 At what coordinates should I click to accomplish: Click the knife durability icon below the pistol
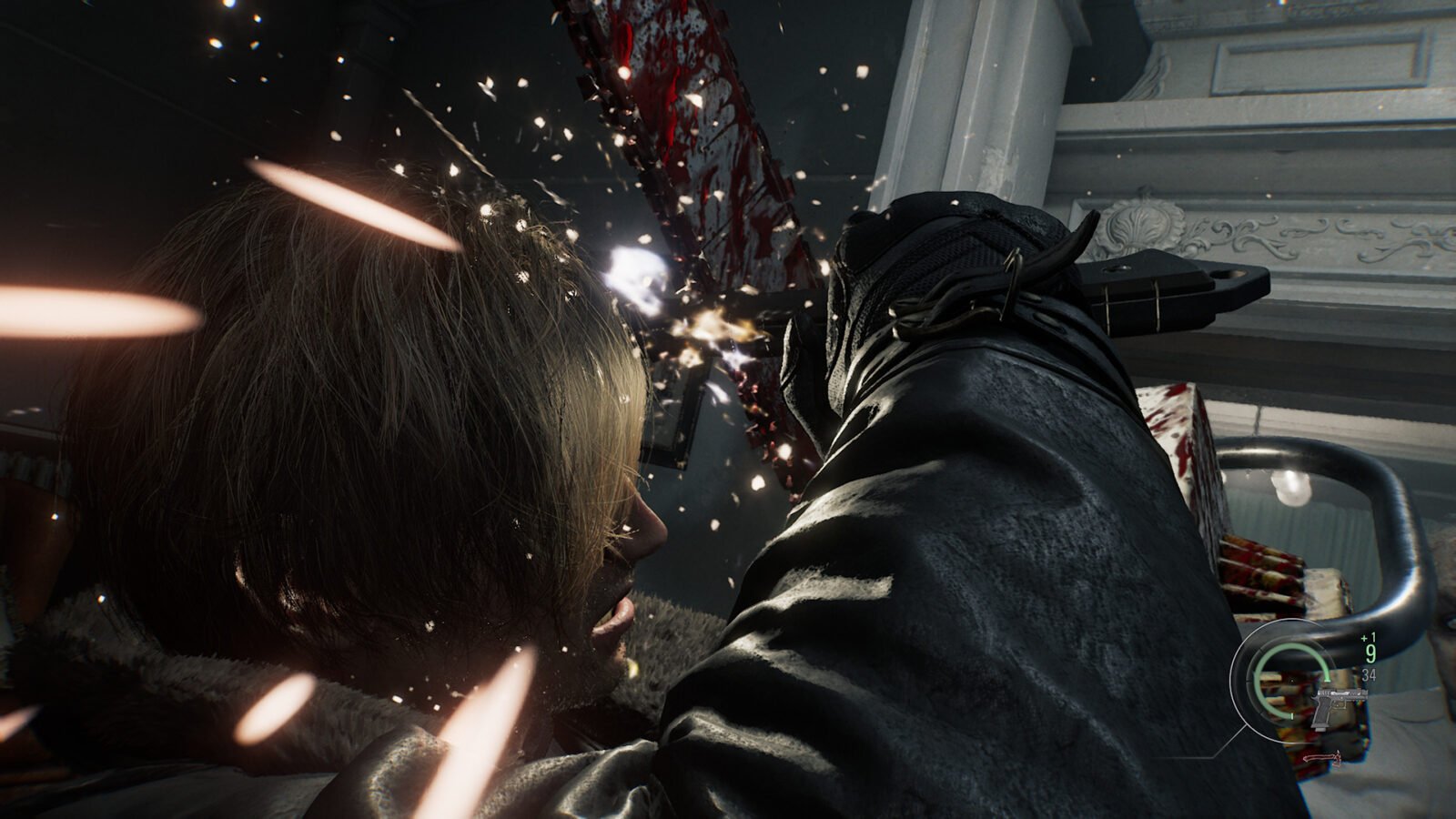[1321, 758]
